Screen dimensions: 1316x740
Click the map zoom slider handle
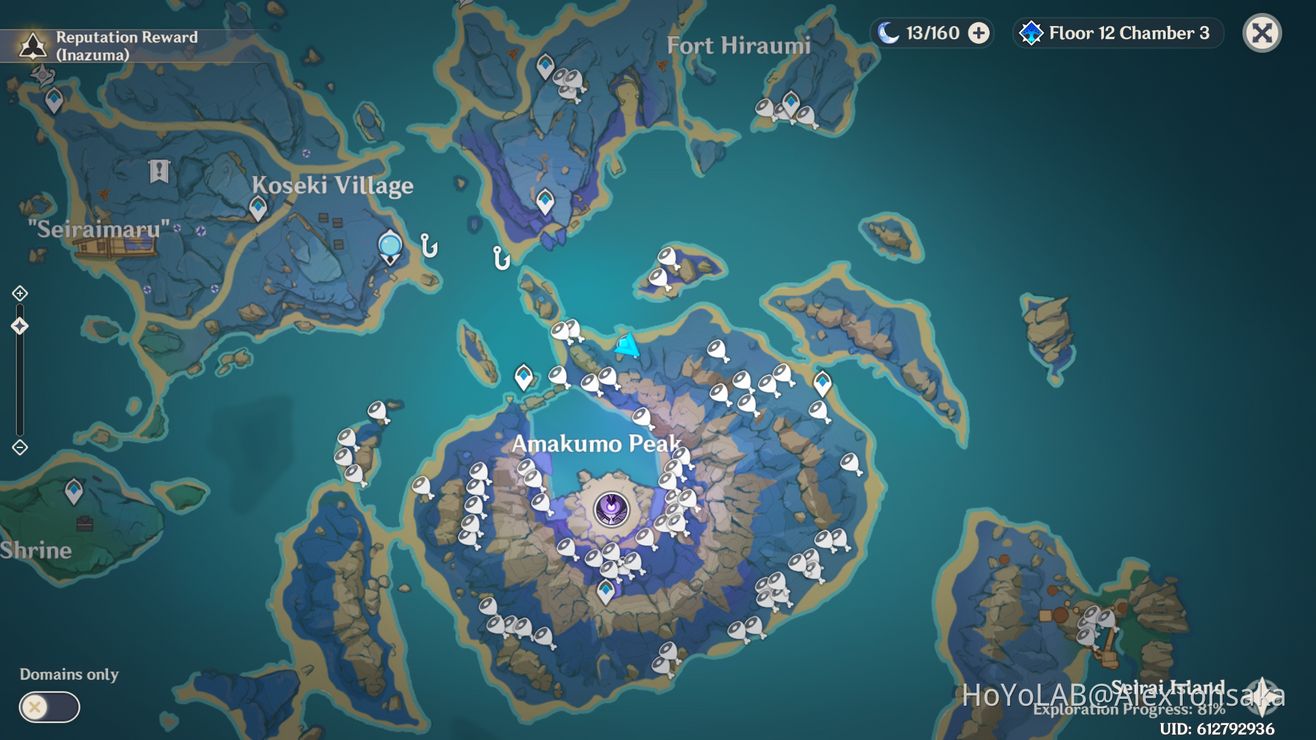click(x=19, y=326)
